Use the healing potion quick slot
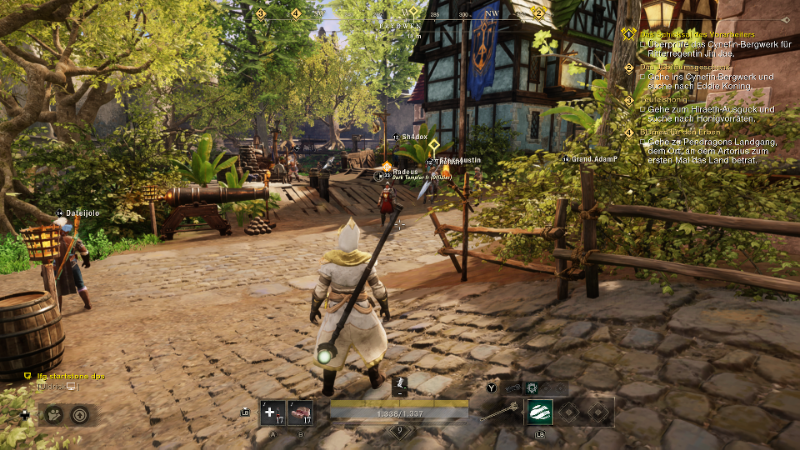Image resolution: width=800 pixels, height=450 pixels. click(x=269, y=412)
